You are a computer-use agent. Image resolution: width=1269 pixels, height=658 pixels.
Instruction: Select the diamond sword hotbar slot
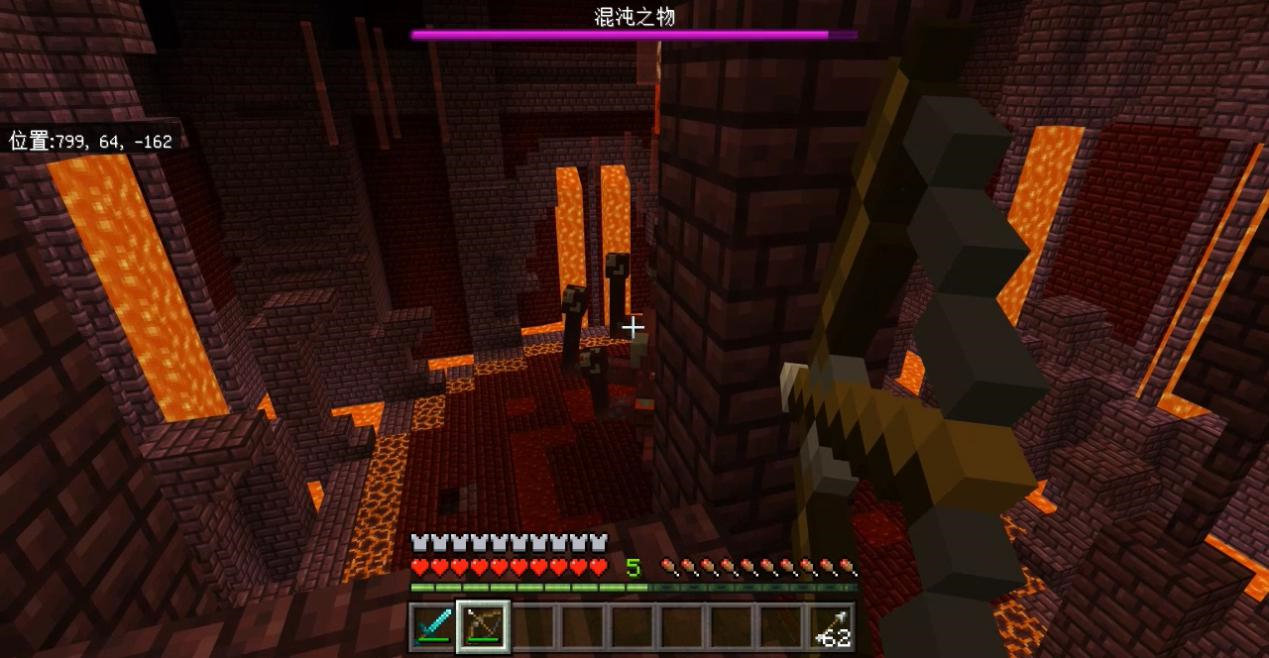click(434, 627)
